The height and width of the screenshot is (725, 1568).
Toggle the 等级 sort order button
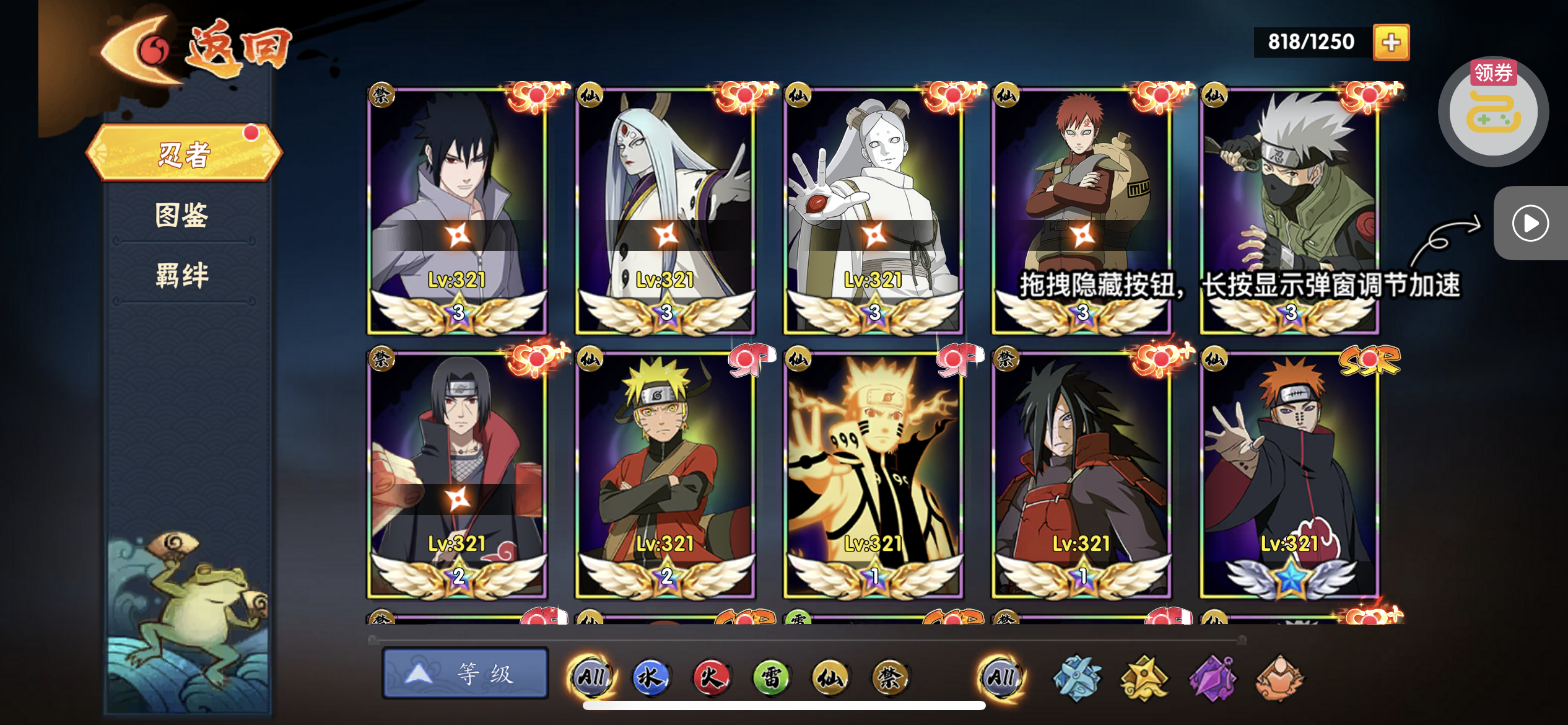coord(465,674)
